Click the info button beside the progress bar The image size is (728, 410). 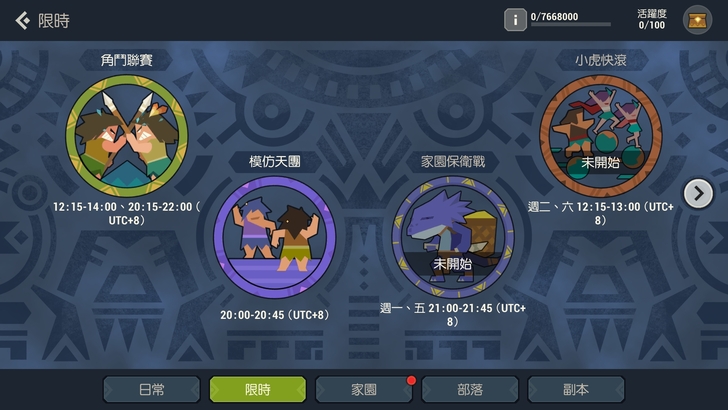pos(515,19)
